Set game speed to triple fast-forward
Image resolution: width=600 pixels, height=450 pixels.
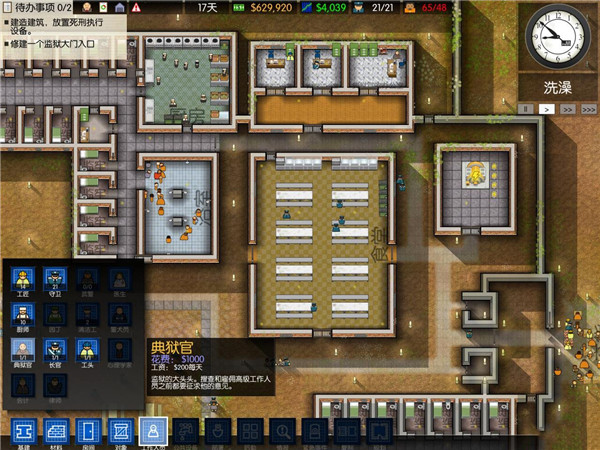[587, 106]
